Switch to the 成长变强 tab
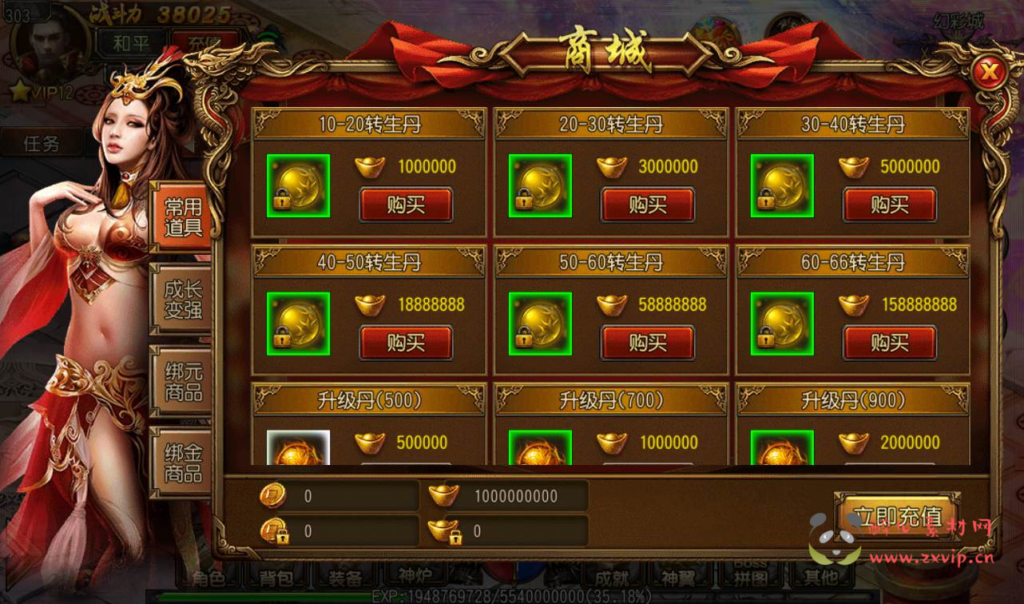Image resolution: width=1024 pixels, height=604 pixels. (183, 300)
